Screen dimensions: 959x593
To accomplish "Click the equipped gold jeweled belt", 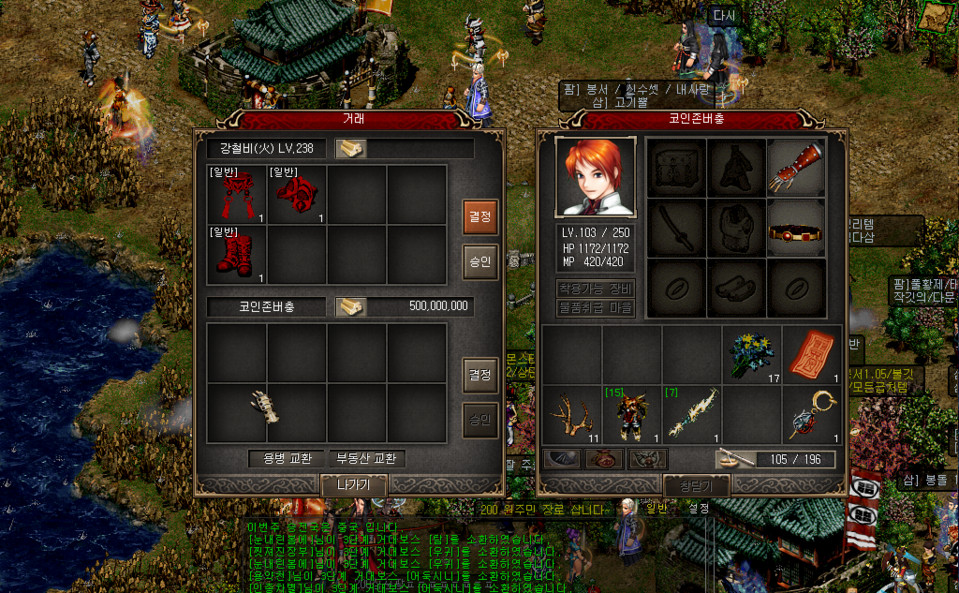I will [796, 228].
